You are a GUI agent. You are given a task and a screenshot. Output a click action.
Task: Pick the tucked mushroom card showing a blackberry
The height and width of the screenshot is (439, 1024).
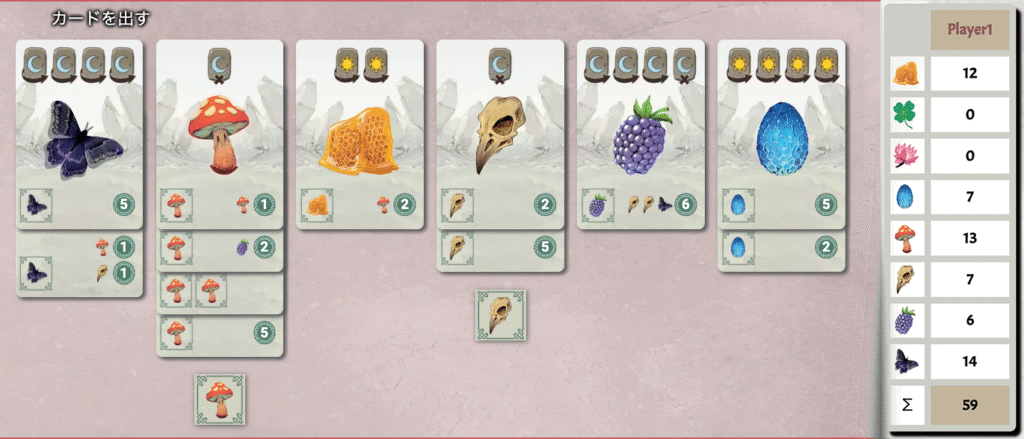click(221, 247)
